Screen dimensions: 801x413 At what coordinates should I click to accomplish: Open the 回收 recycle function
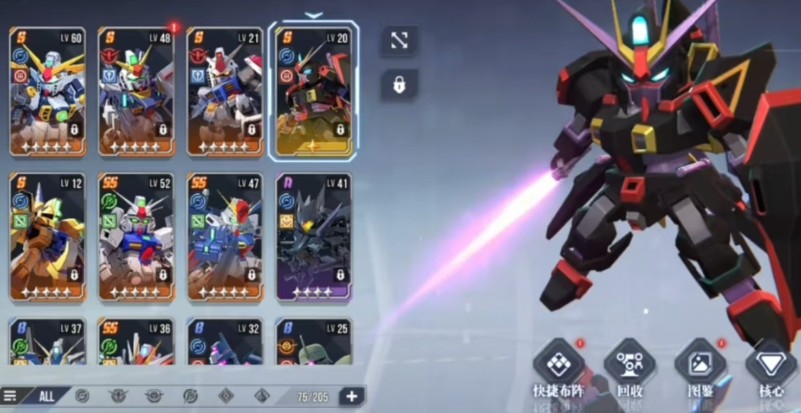tap(630, 367)
